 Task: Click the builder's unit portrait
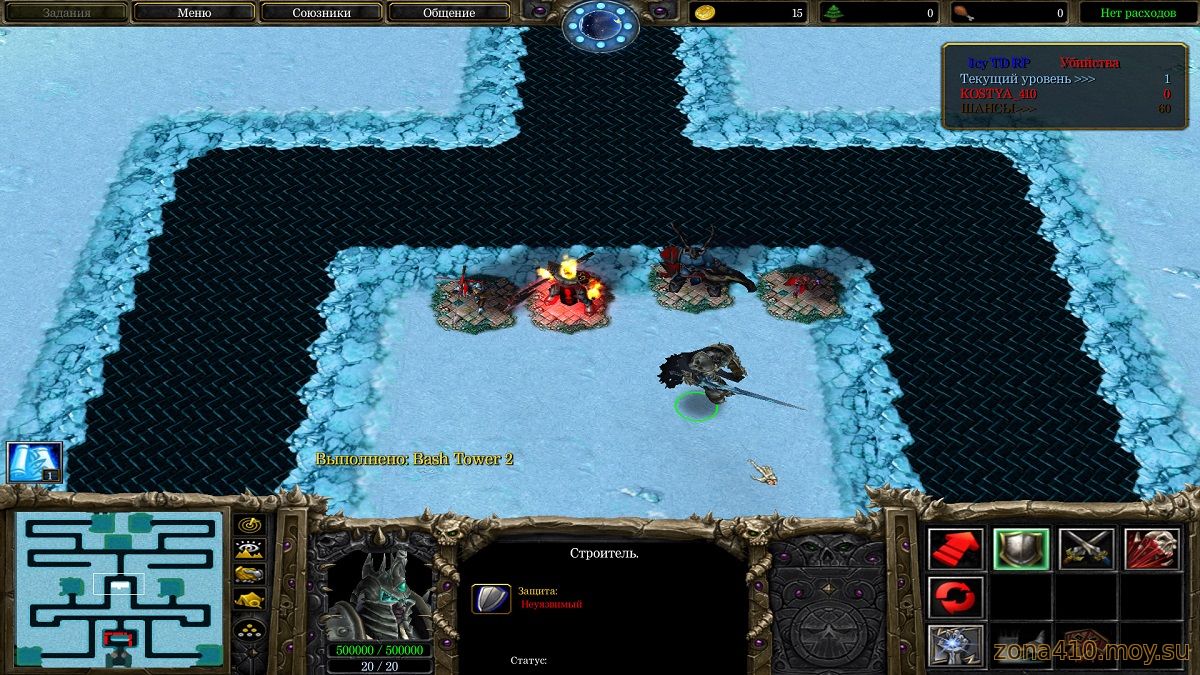pos(379,592)
